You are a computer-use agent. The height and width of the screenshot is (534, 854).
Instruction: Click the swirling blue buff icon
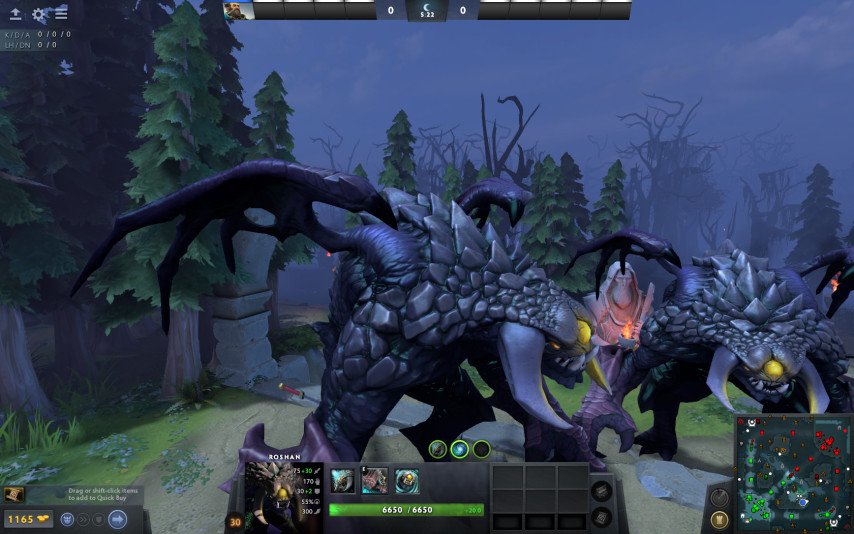[x=459, y=449]
